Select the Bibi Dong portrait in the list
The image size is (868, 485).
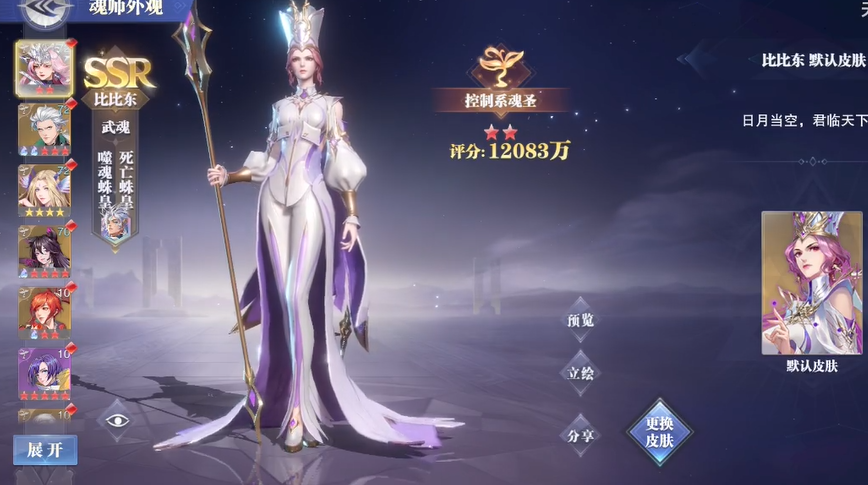tap(44, 67)
